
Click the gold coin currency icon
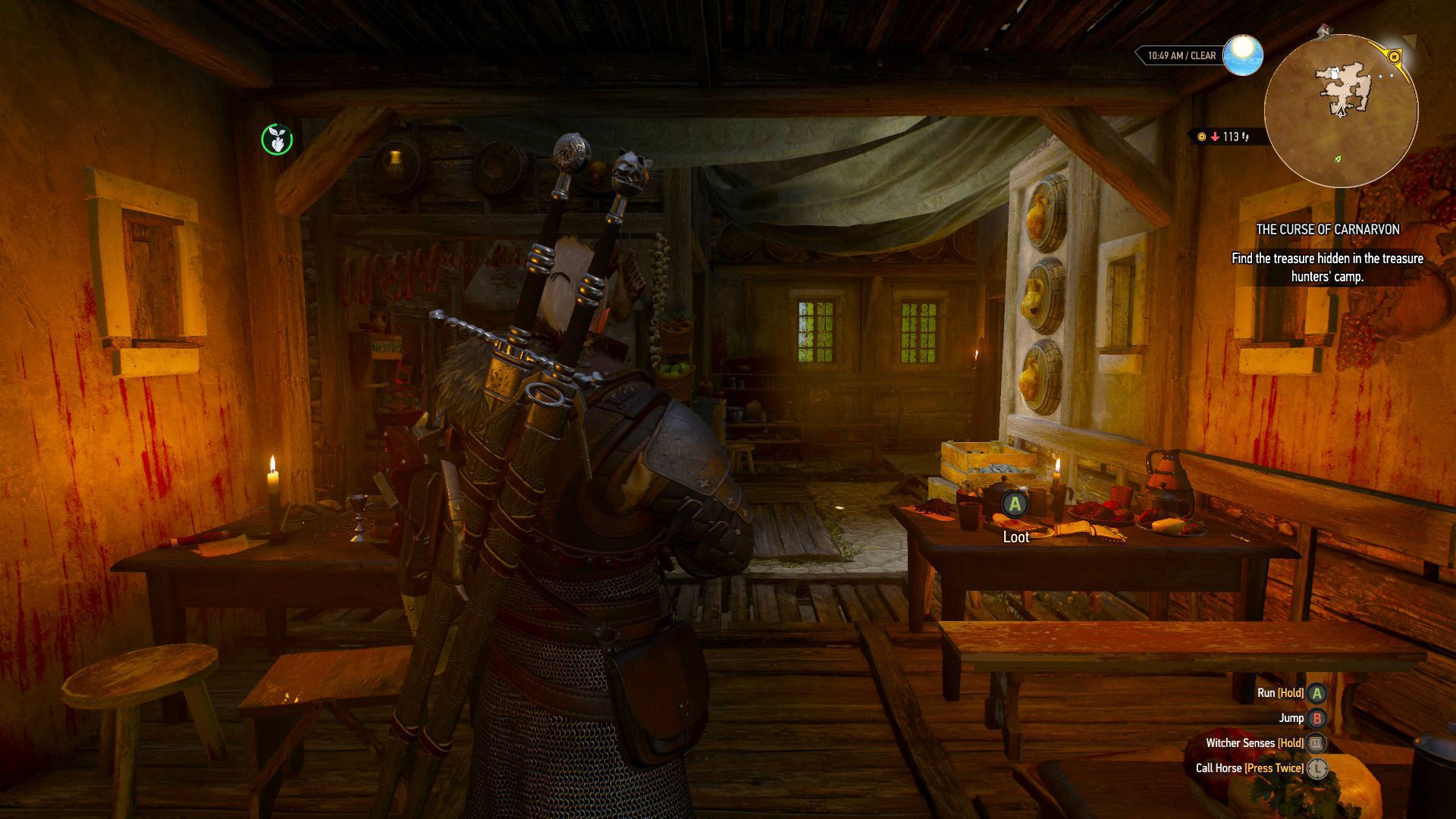click(x=1201, y=136)
